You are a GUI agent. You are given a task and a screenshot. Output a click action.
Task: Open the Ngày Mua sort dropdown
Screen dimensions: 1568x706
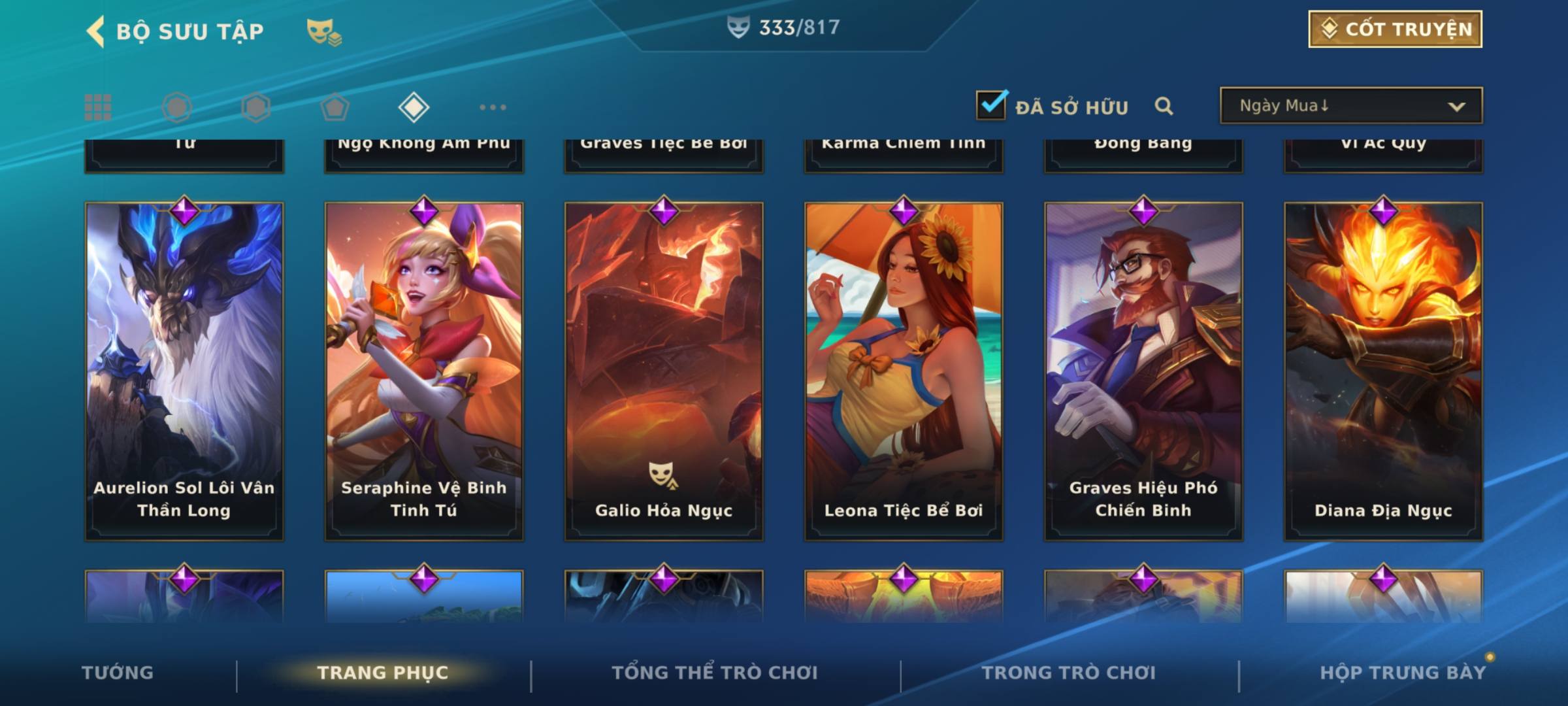[1351, 106]
